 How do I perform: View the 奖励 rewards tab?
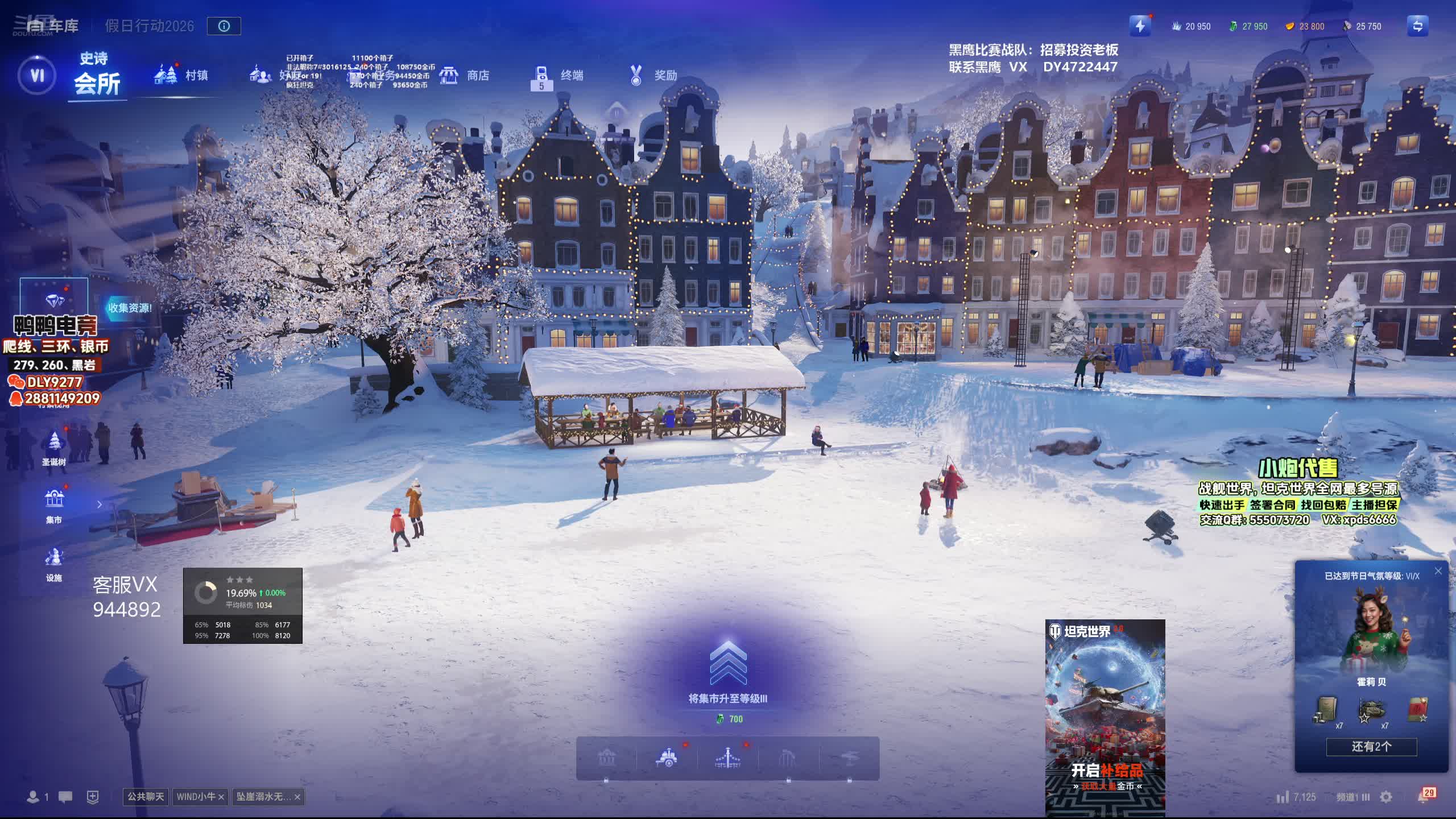click(653, 75)
